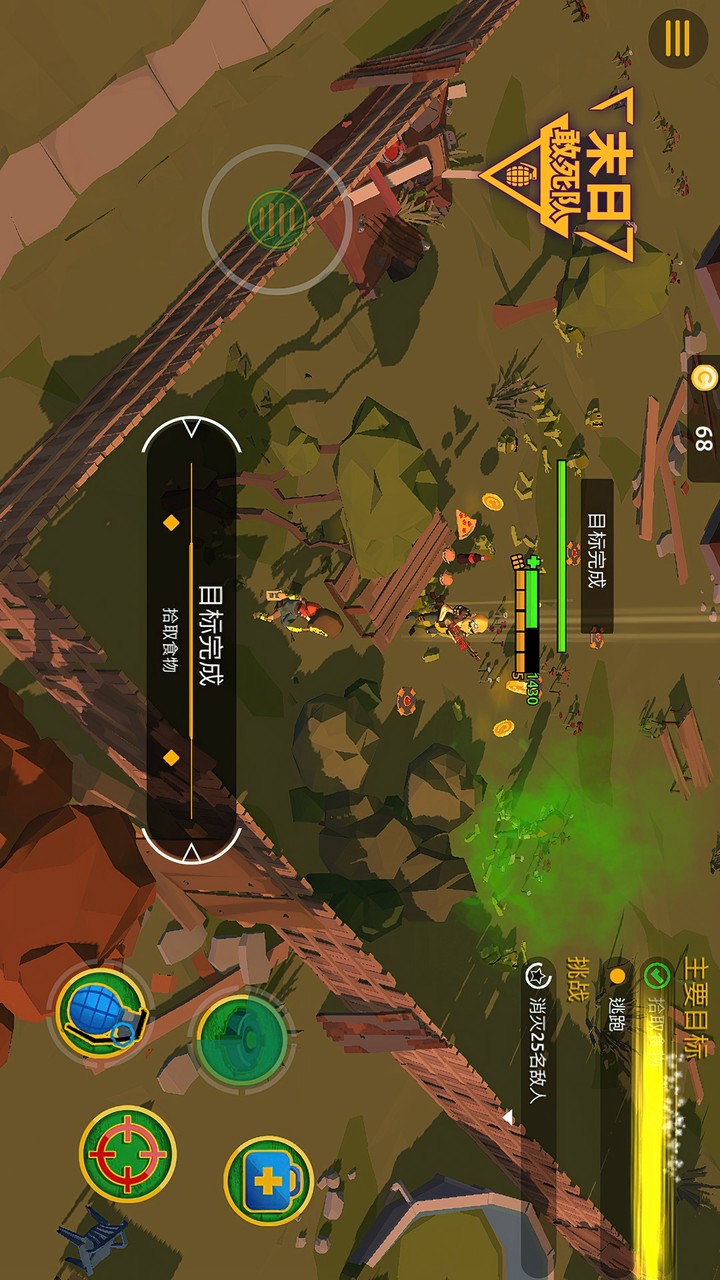
Task: Place a landmine with the green mine button
Action: point(241,1039)
